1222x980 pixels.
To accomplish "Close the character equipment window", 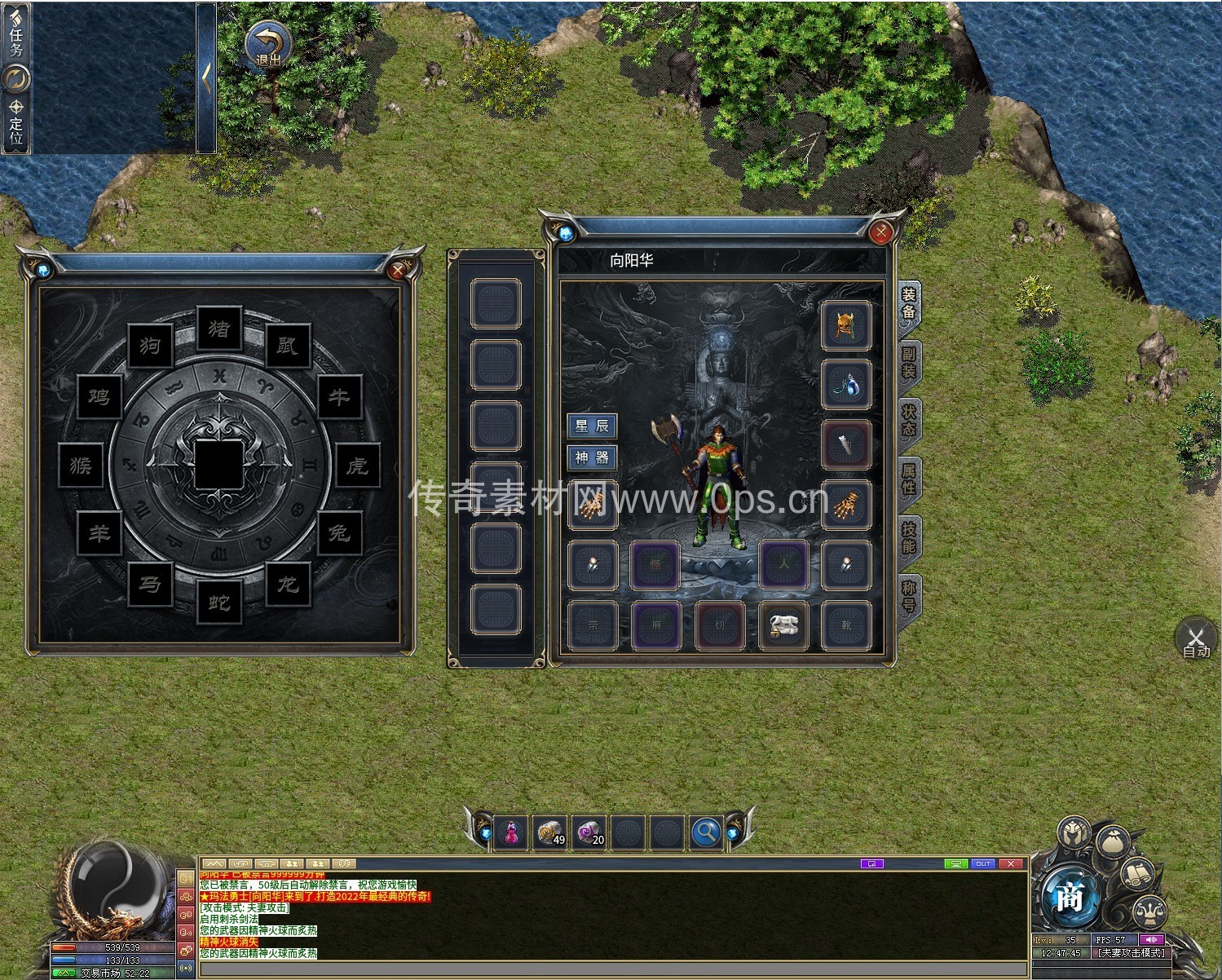I will (x=880, y=233).
